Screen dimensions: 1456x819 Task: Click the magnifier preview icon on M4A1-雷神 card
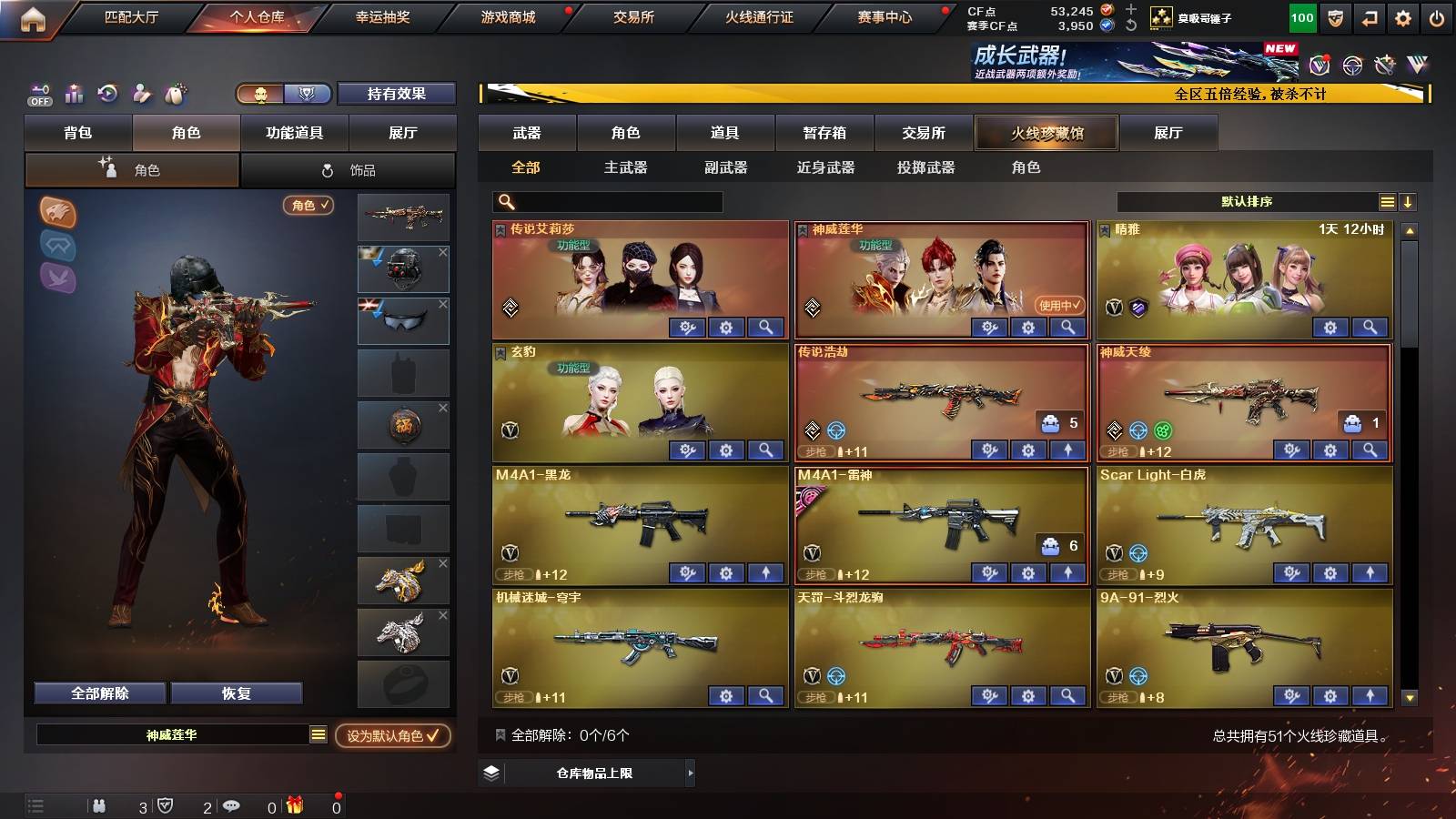coord(1067,574)
